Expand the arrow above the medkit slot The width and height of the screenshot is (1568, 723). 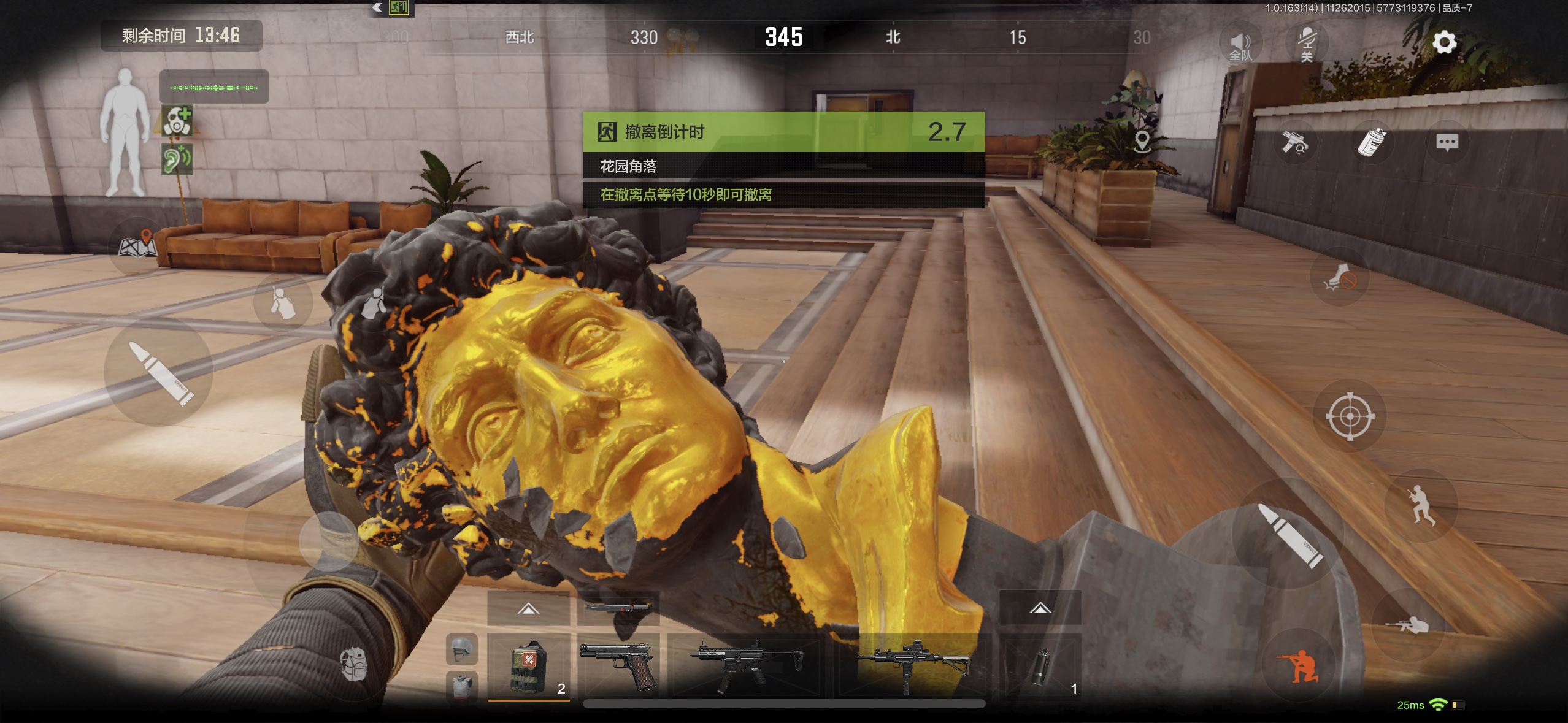tap(528, 608)
